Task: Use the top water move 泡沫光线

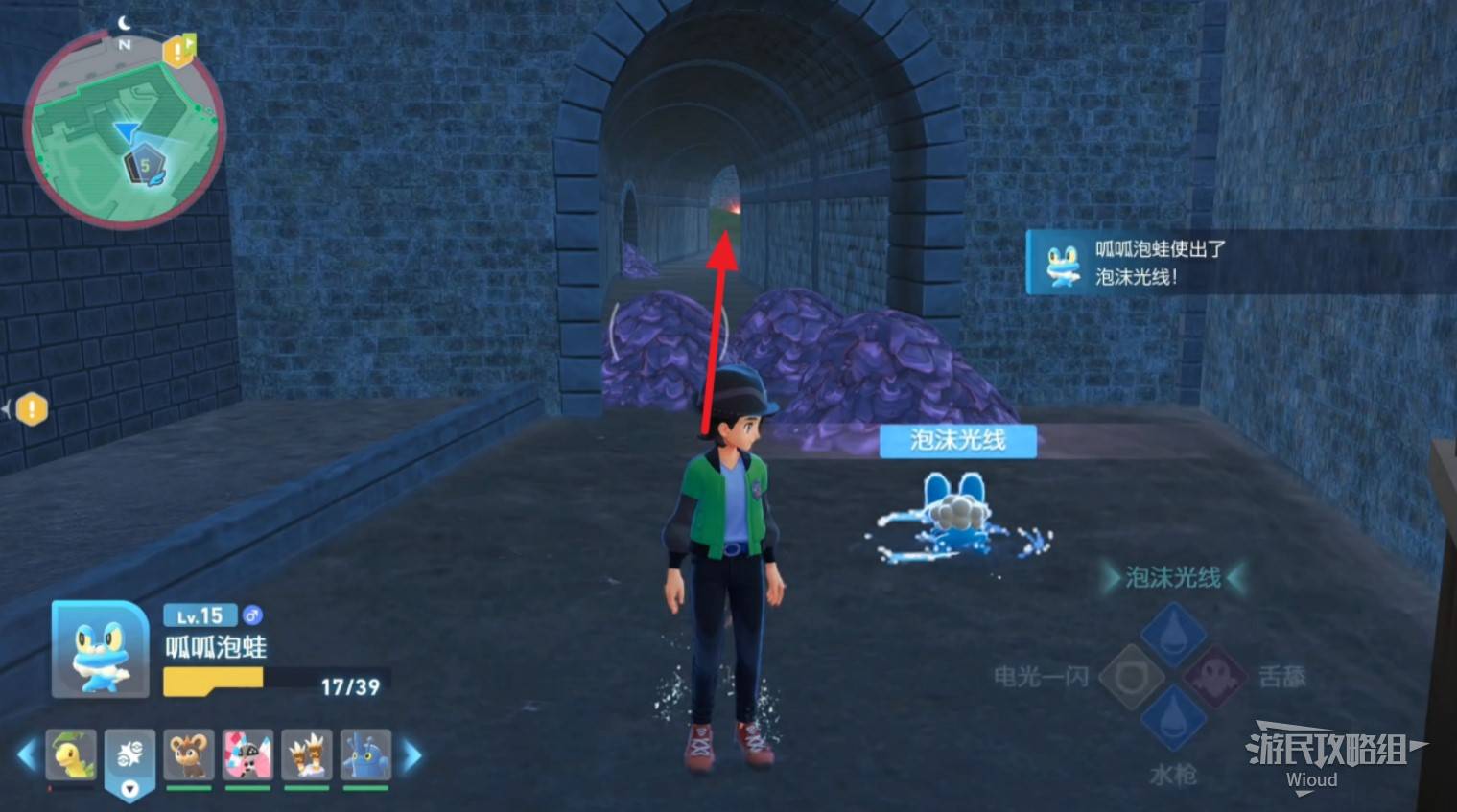Action: pyautogui.click(x=1172, y=633)
